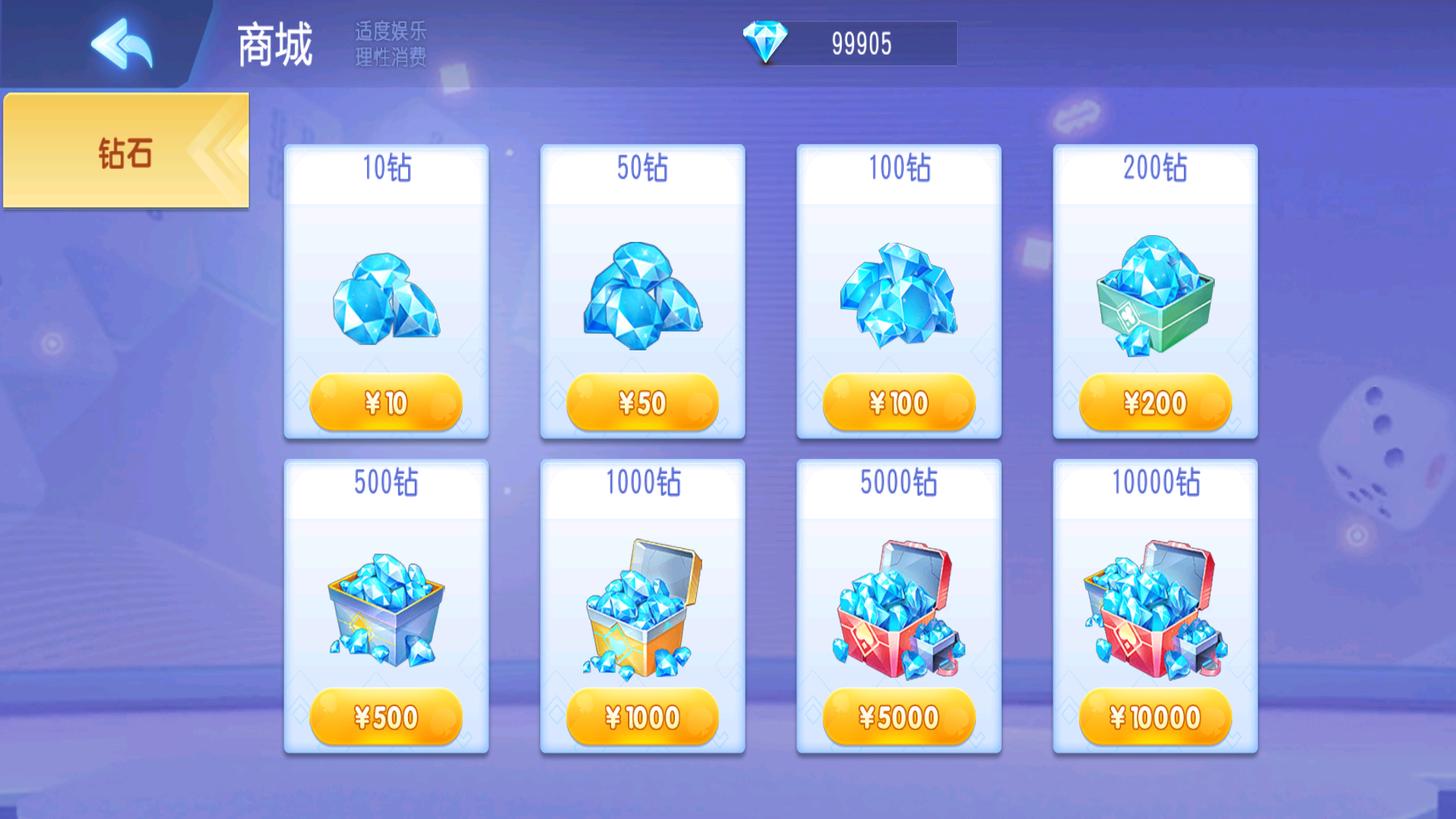
Task: Tap the ¥100 price button
Action: pos(899,403)
